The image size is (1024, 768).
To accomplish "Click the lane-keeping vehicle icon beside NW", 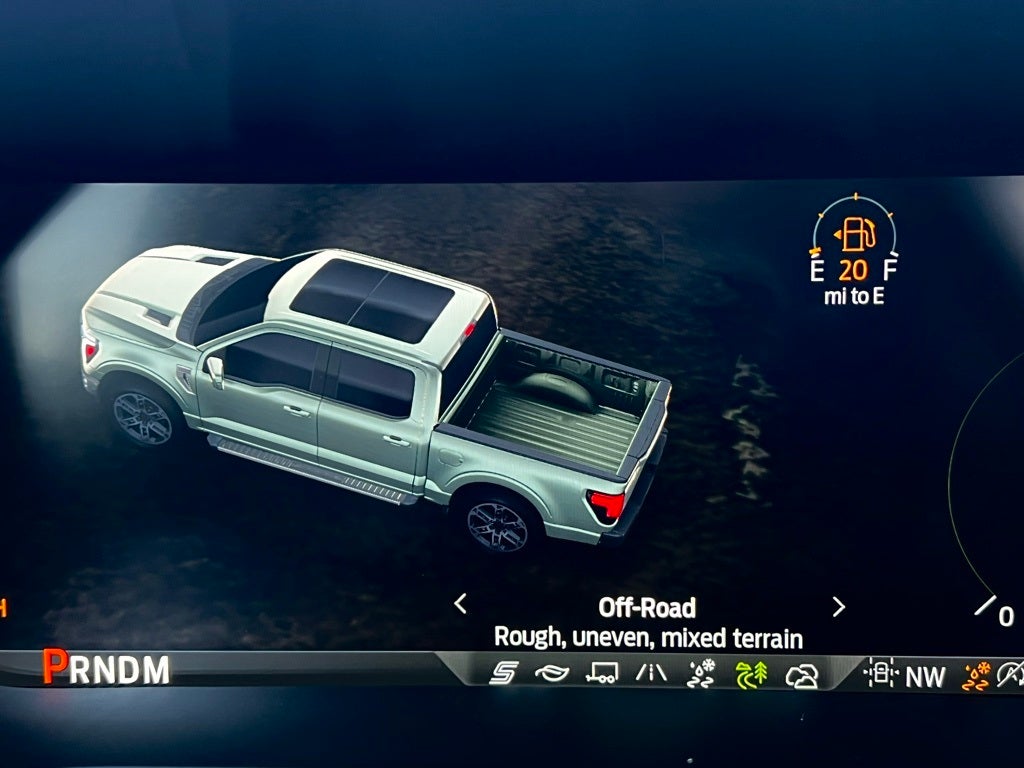I will click(x=881, y=674).
